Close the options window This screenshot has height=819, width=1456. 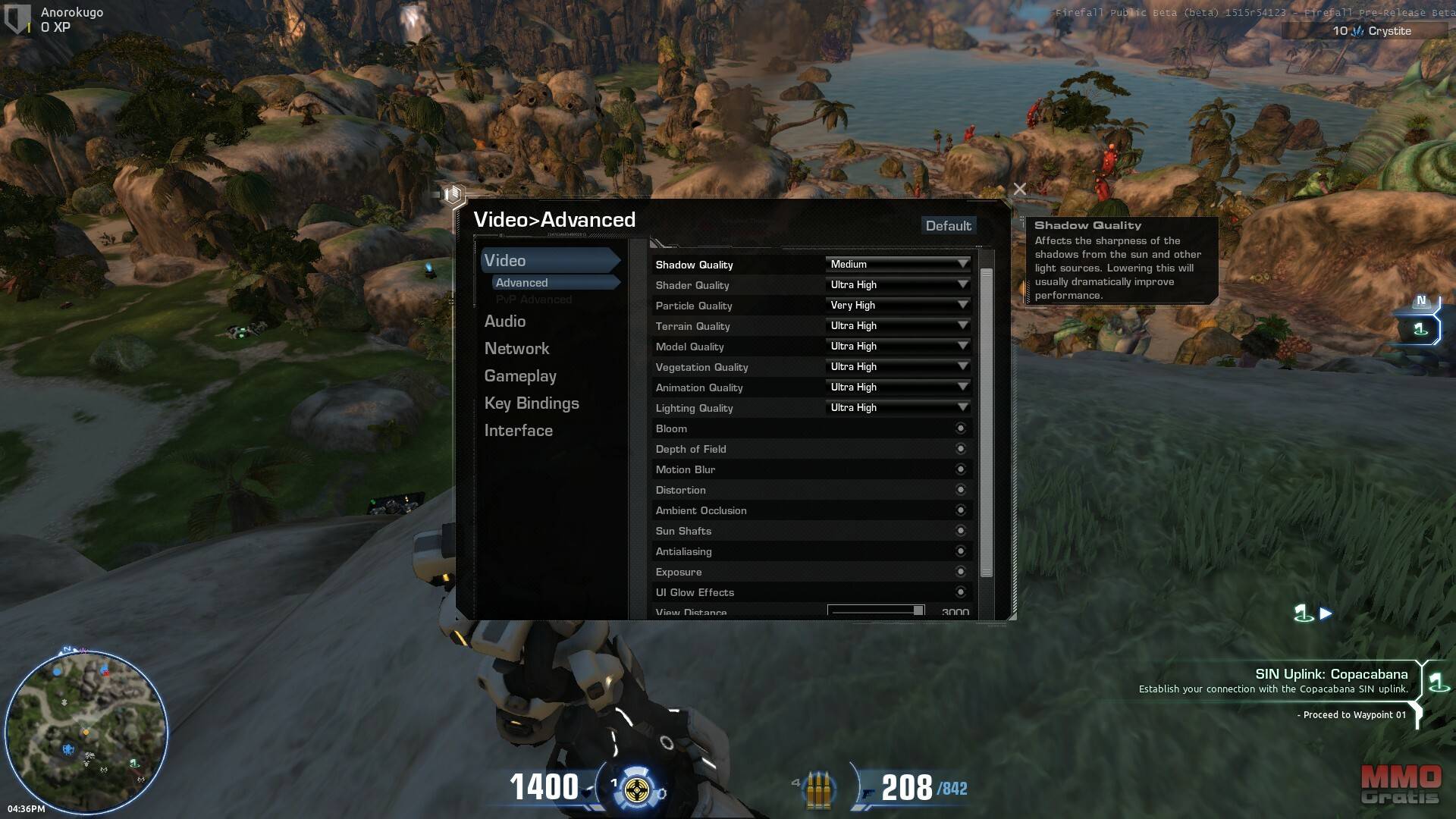pyautogui.click(x=1019, y=189)
